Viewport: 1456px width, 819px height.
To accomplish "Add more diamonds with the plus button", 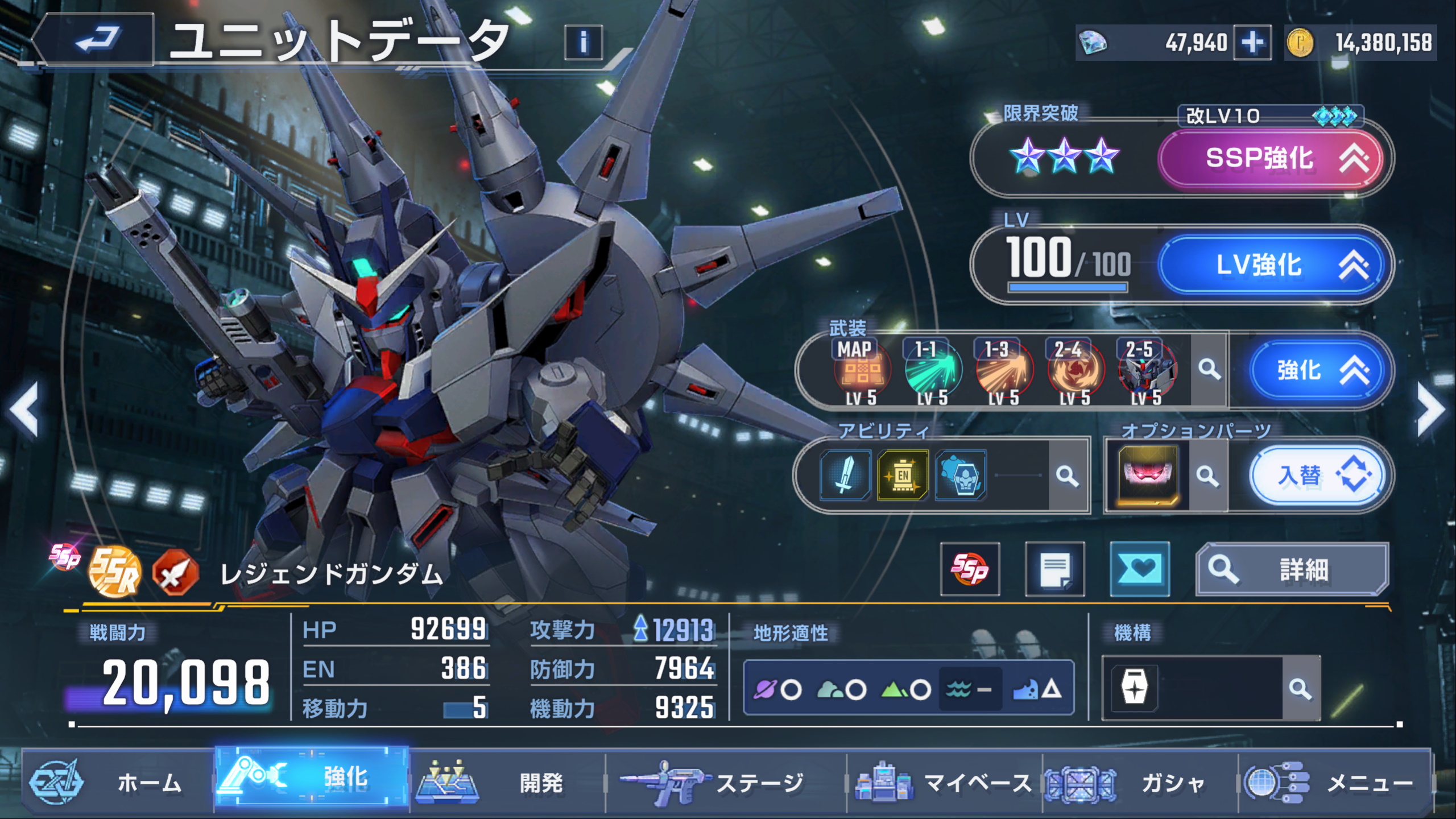I will point(1252,42).
